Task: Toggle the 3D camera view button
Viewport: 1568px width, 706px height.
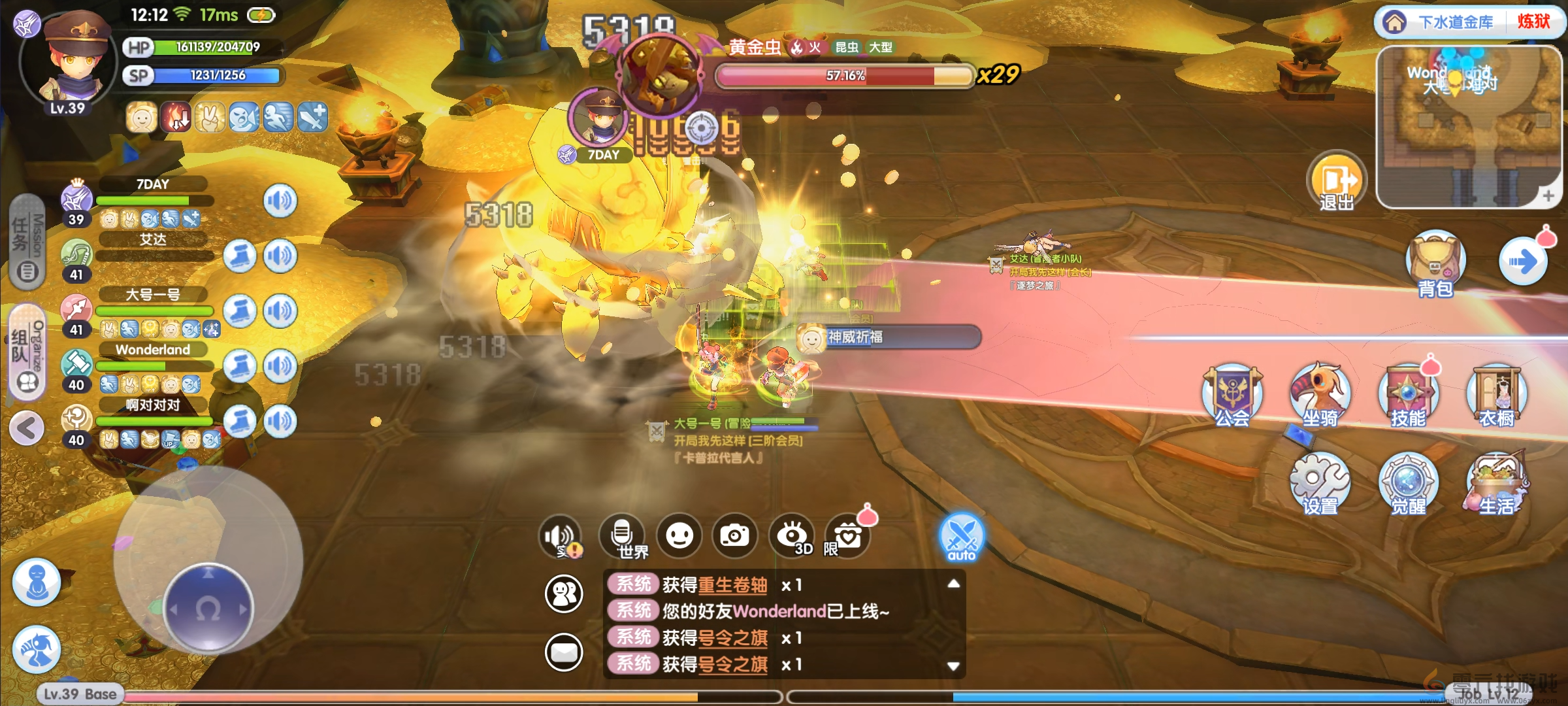Action: (x=792, y=536)
